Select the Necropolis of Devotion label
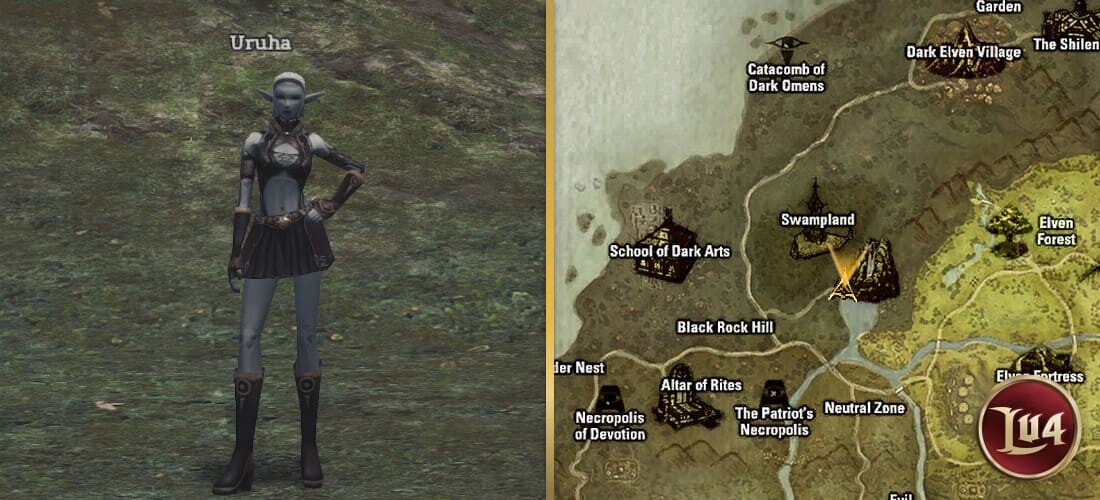Image resolution: width=1100 pixels, height=500 pixels. pyautogui.click(x=610, y=425)
